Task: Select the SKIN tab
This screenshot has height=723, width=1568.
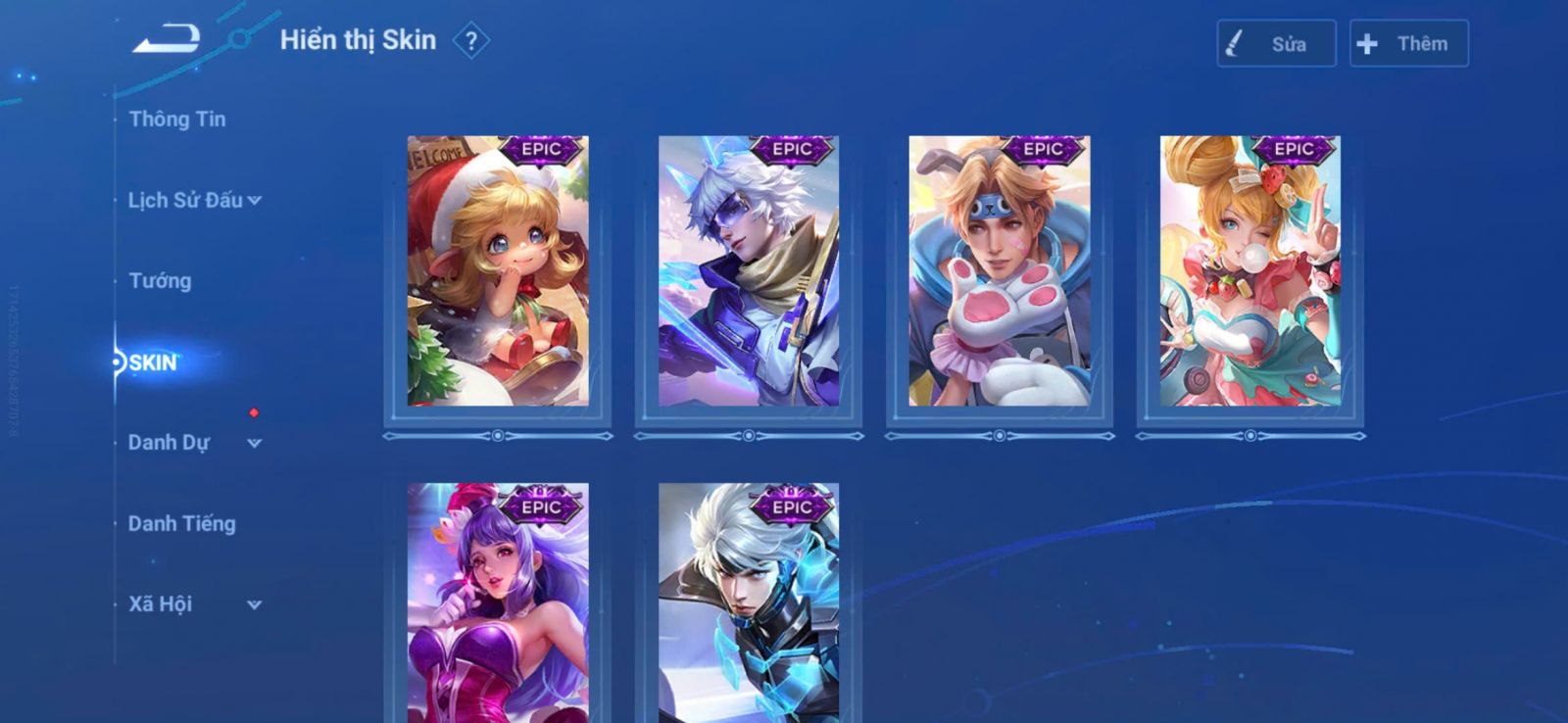Action: pos(154,362)
